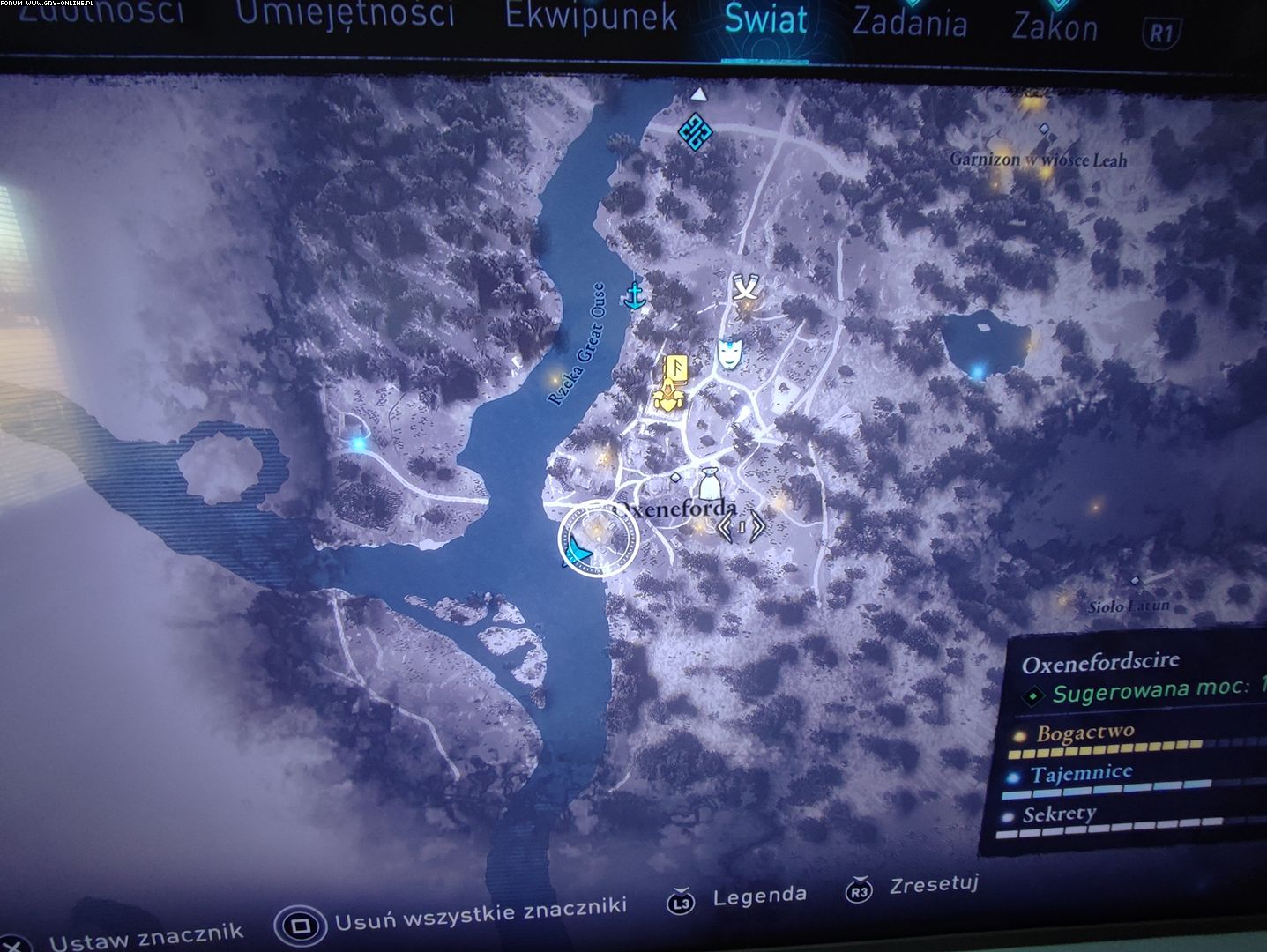Choose the blue mask flyting marker
The width and height of the screenshot is (1267, 952).
pyautogui.click(x=728, y=353)
